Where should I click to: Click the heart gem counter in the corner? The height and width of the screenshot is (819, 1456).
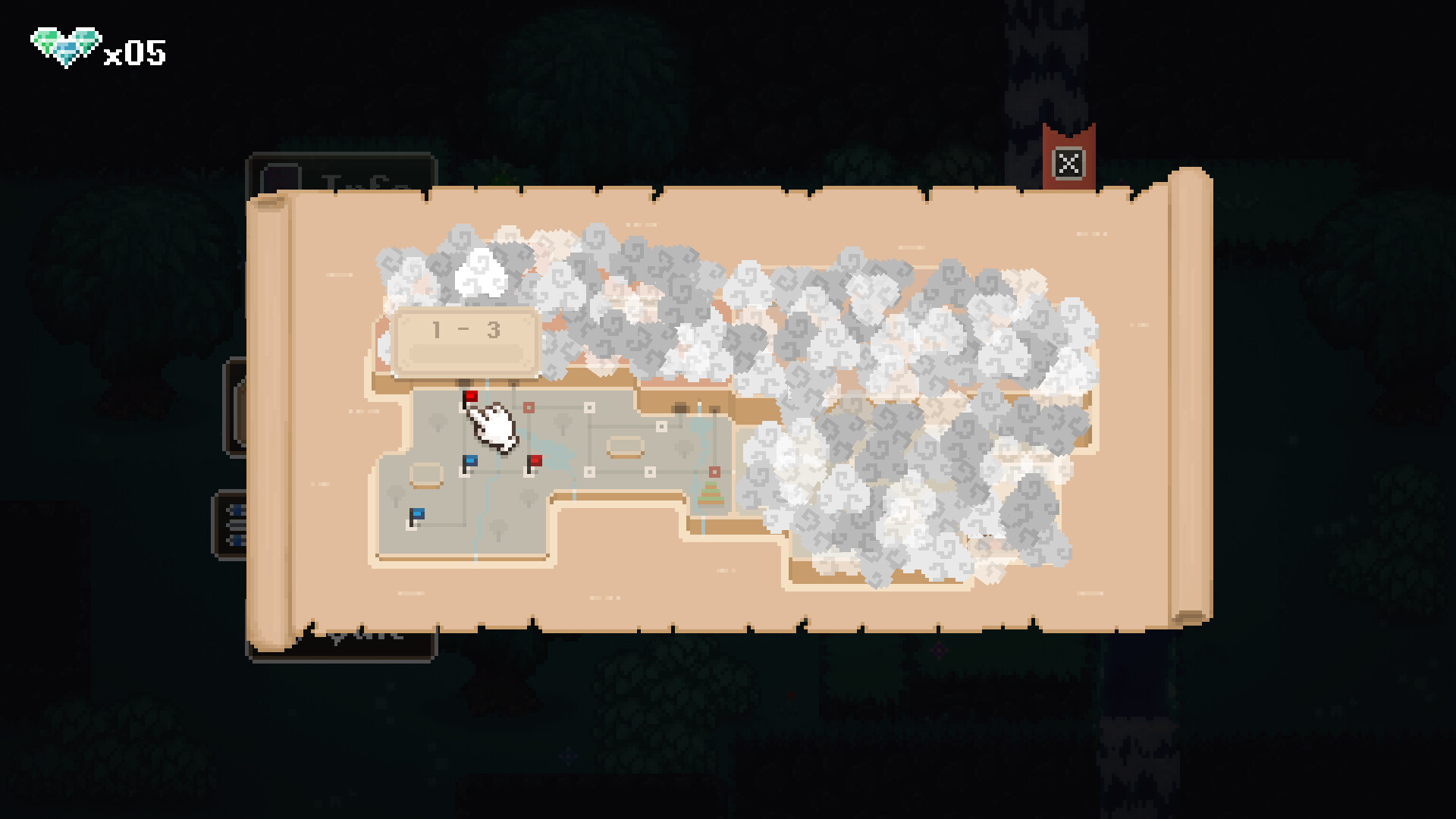tap(99, 45)
